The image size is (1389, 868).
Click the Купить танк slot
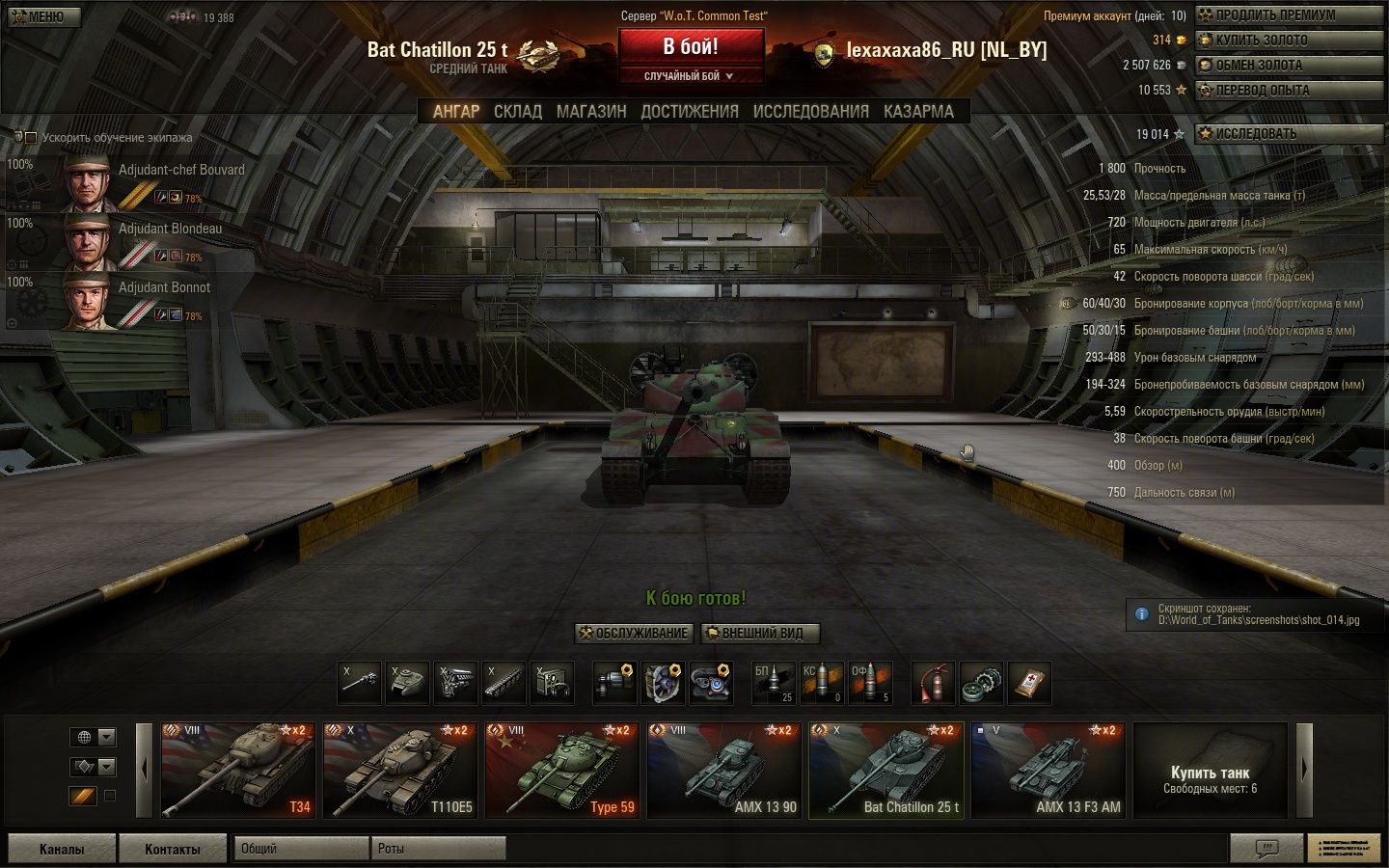[1210, 771]
